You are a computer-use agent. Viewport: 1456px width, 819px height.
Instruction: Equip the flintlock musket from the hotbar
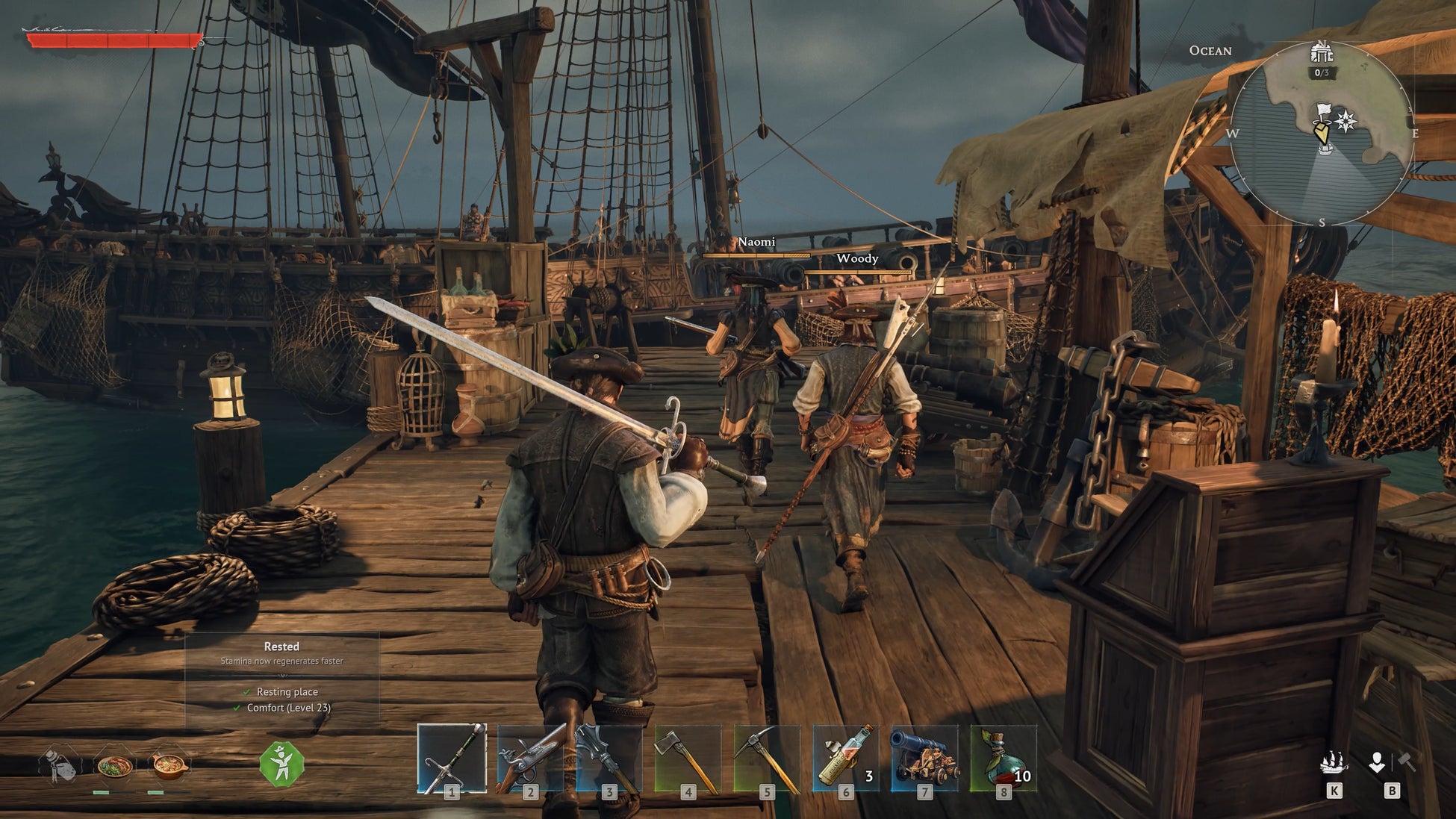click(530, 759)
